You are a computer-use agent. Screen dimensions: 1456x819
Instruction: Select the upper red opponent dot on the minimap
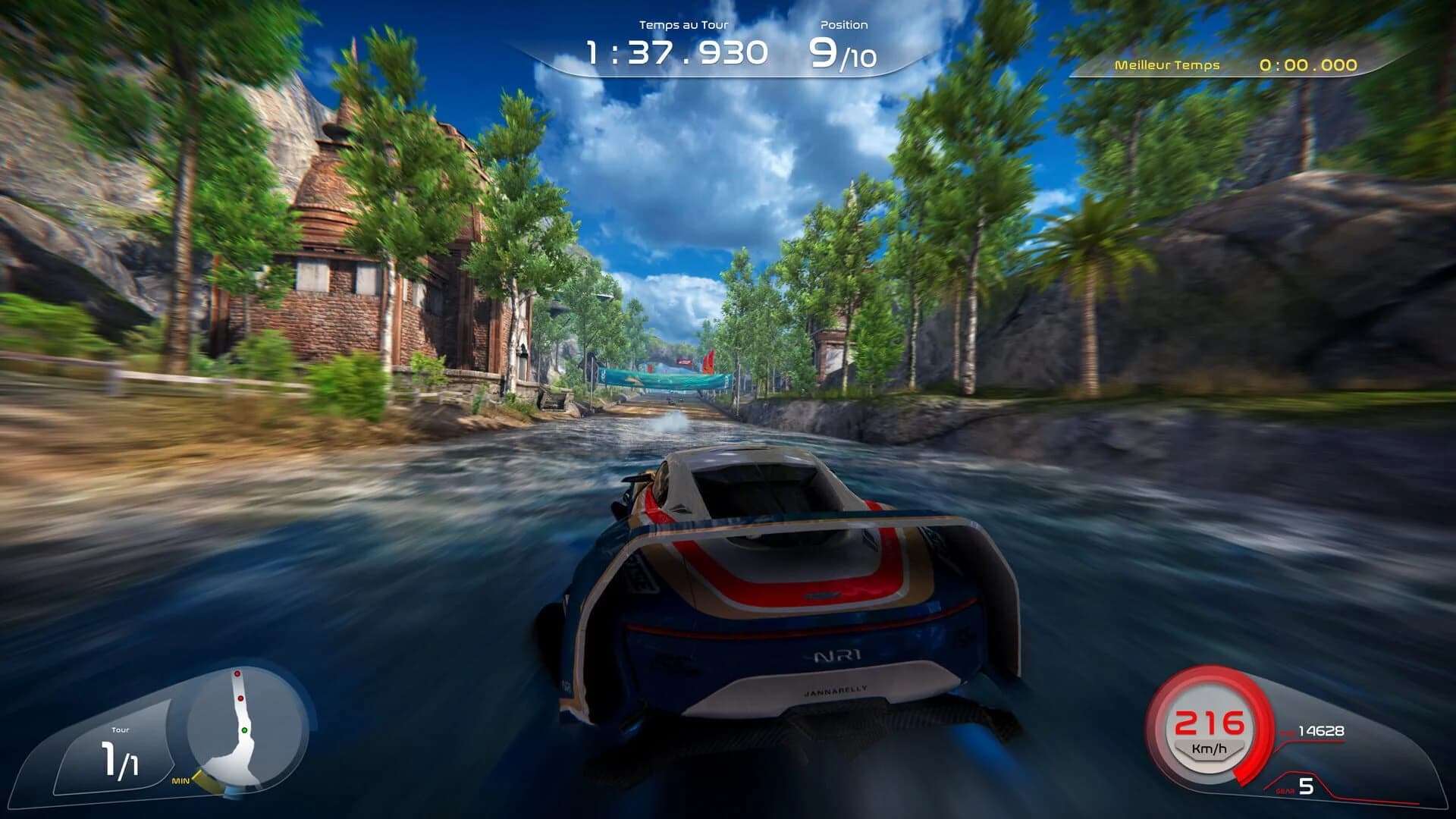point(237,673)
